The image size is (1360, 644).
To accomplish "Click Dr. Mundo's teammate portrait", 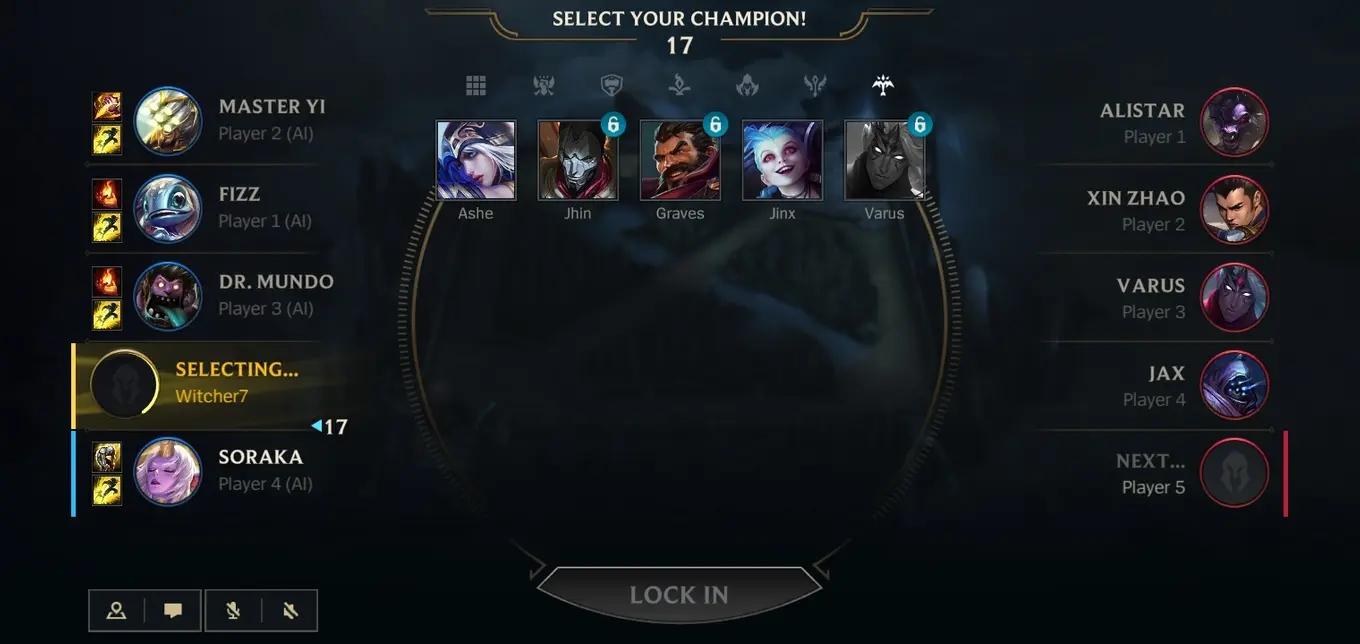I will (167, 296).
